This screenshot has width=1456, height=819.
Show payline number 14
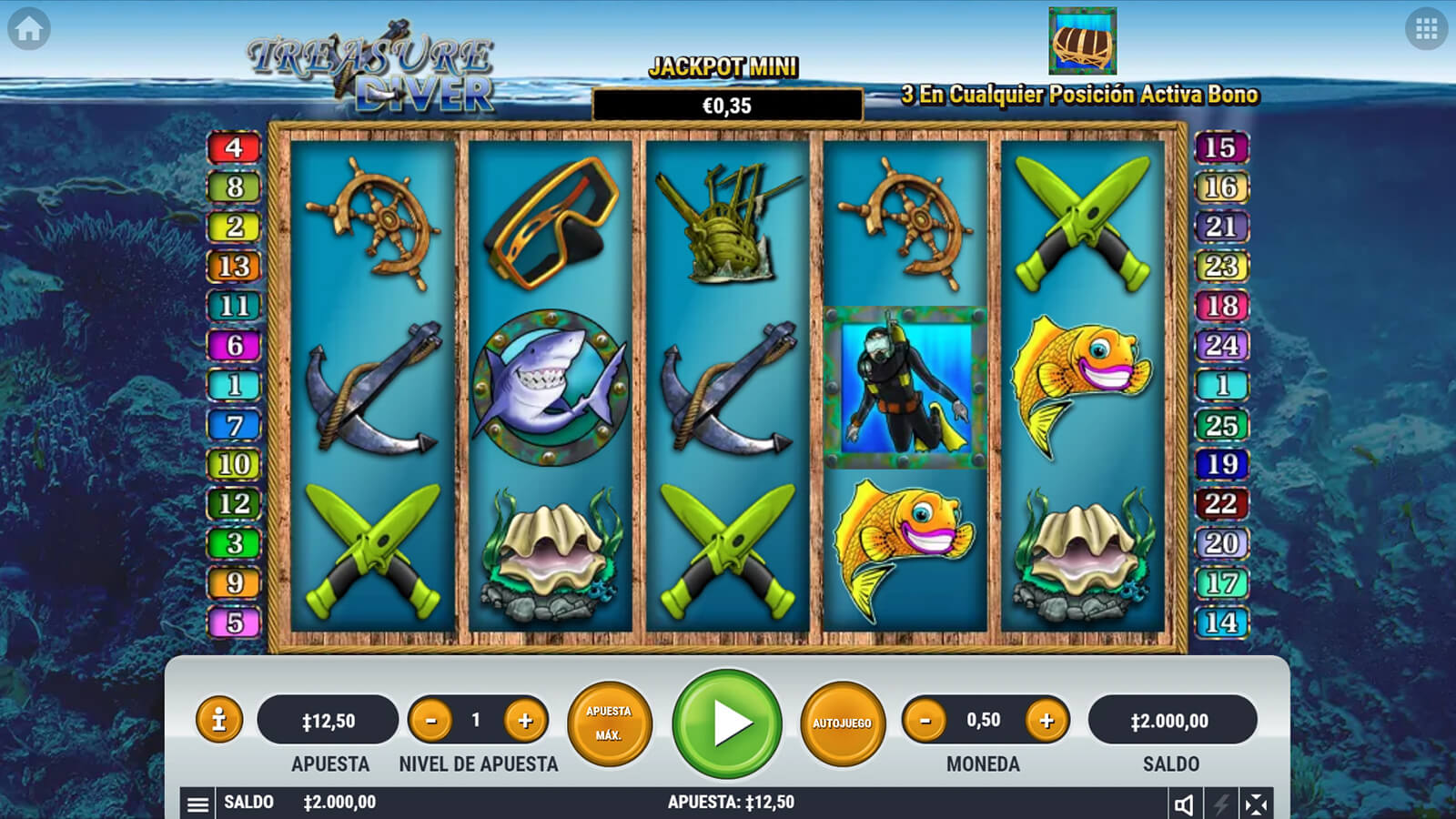pos(1220,622)
